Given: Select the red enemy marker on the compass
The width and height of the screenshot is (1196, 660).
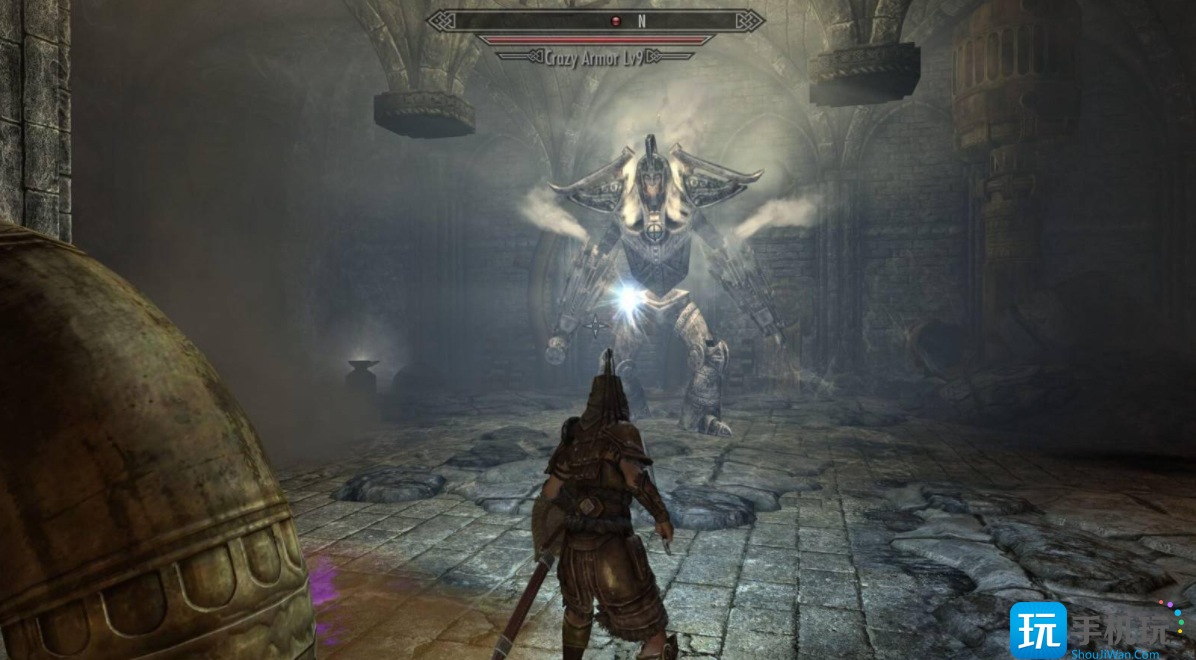Looking at the screenshot, I should (x=615, y=21).
